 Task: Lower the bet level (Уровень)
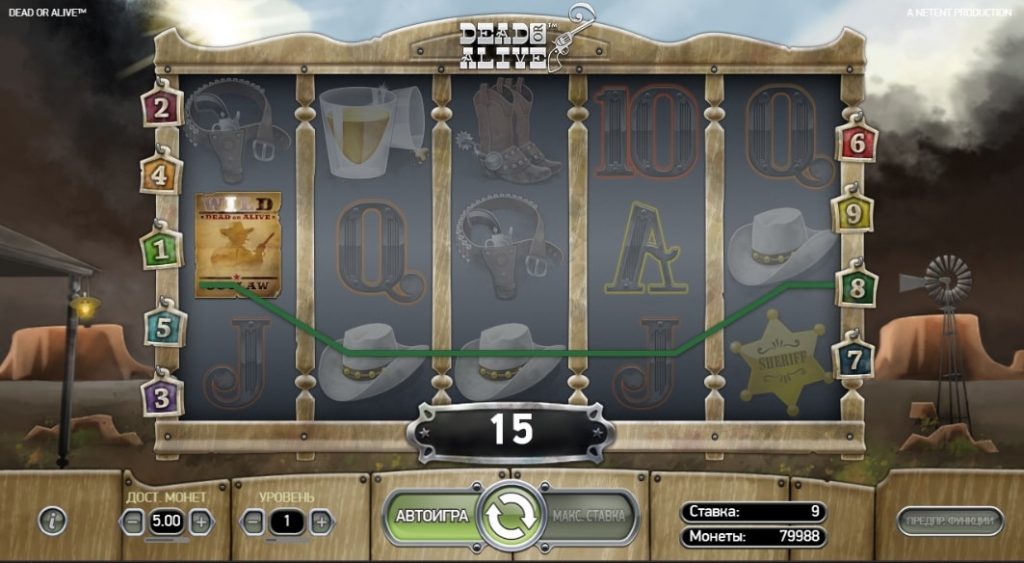point(254,521)
